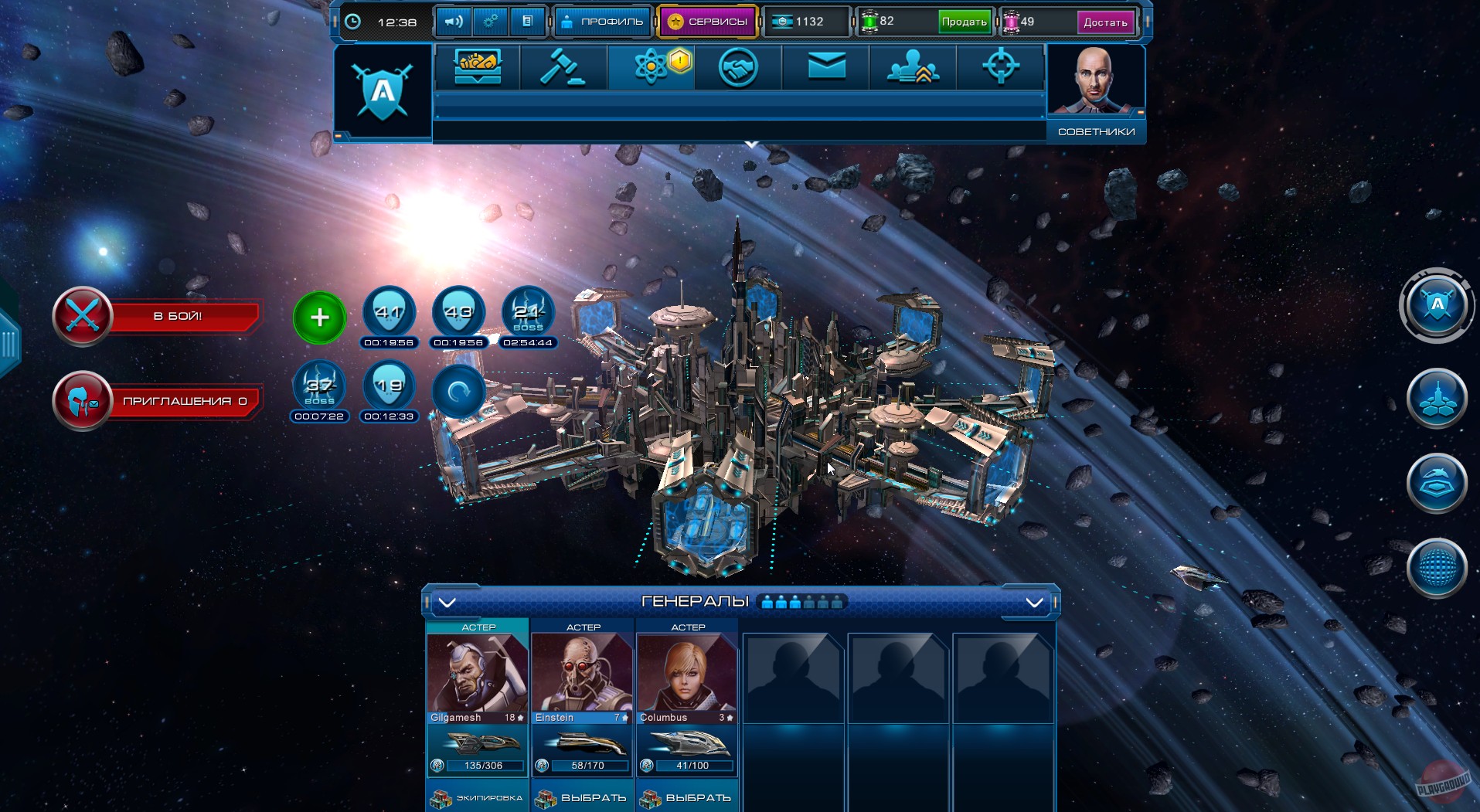
Task: Open the alliance ranking icon
Action: pyautogui.click(x=912, y=67)
